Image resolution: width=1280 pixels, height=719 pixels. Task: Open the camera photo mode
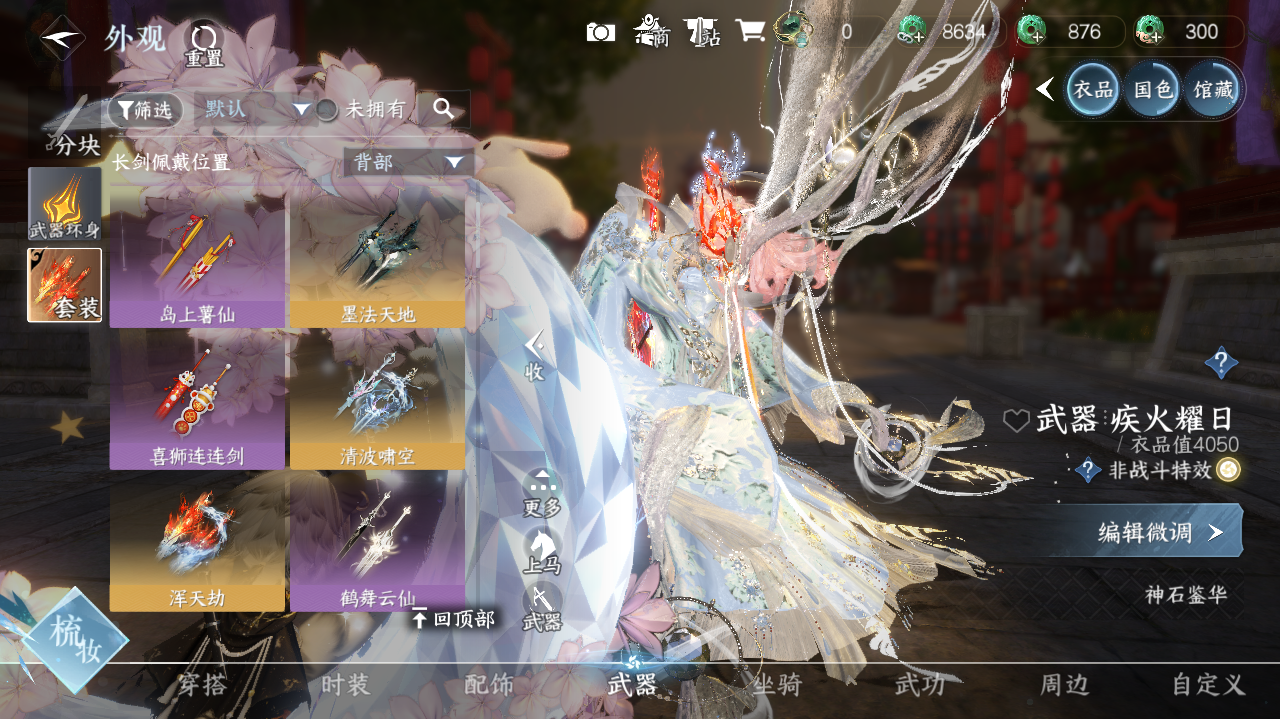(x=600, y=32)
